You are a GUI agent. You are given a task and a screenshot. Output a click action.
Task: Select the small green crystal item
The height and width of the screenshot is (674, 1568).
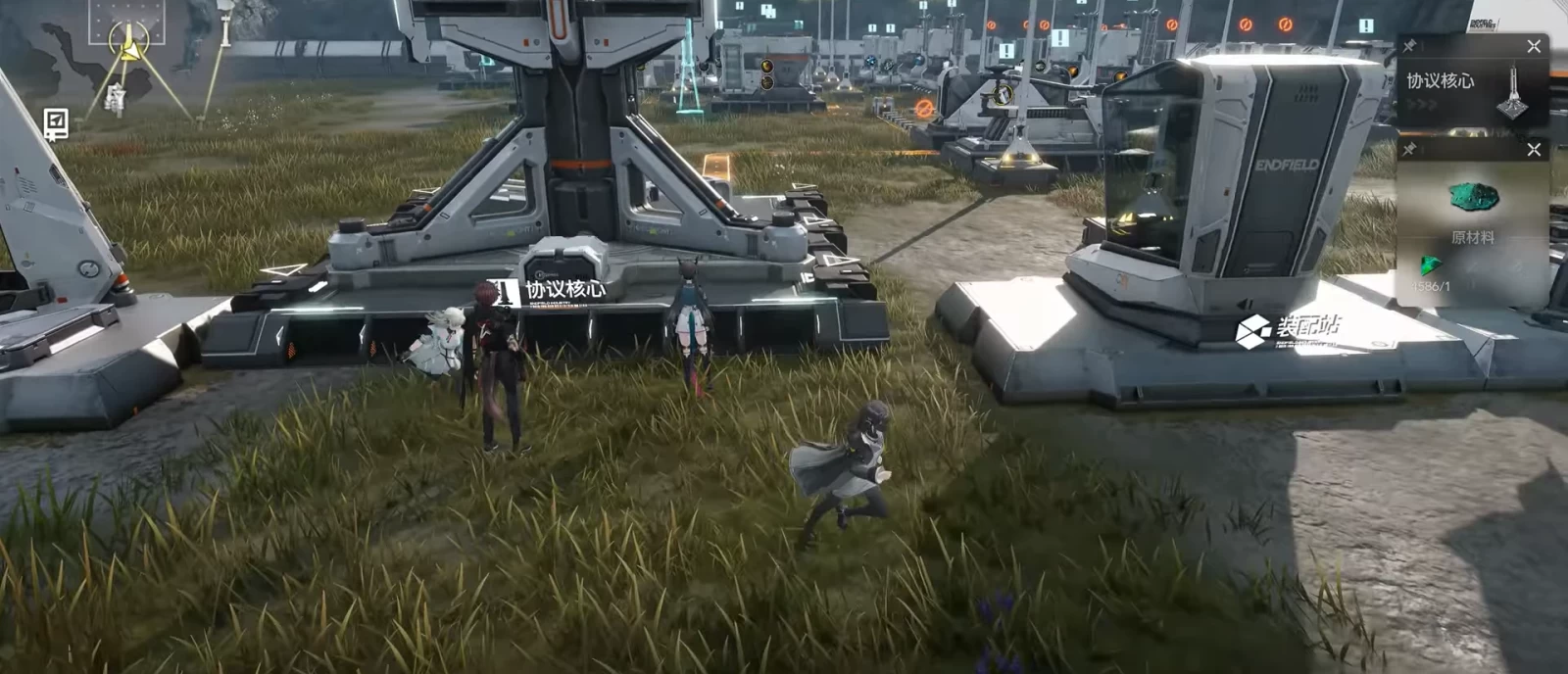[x=1432, y=265]
